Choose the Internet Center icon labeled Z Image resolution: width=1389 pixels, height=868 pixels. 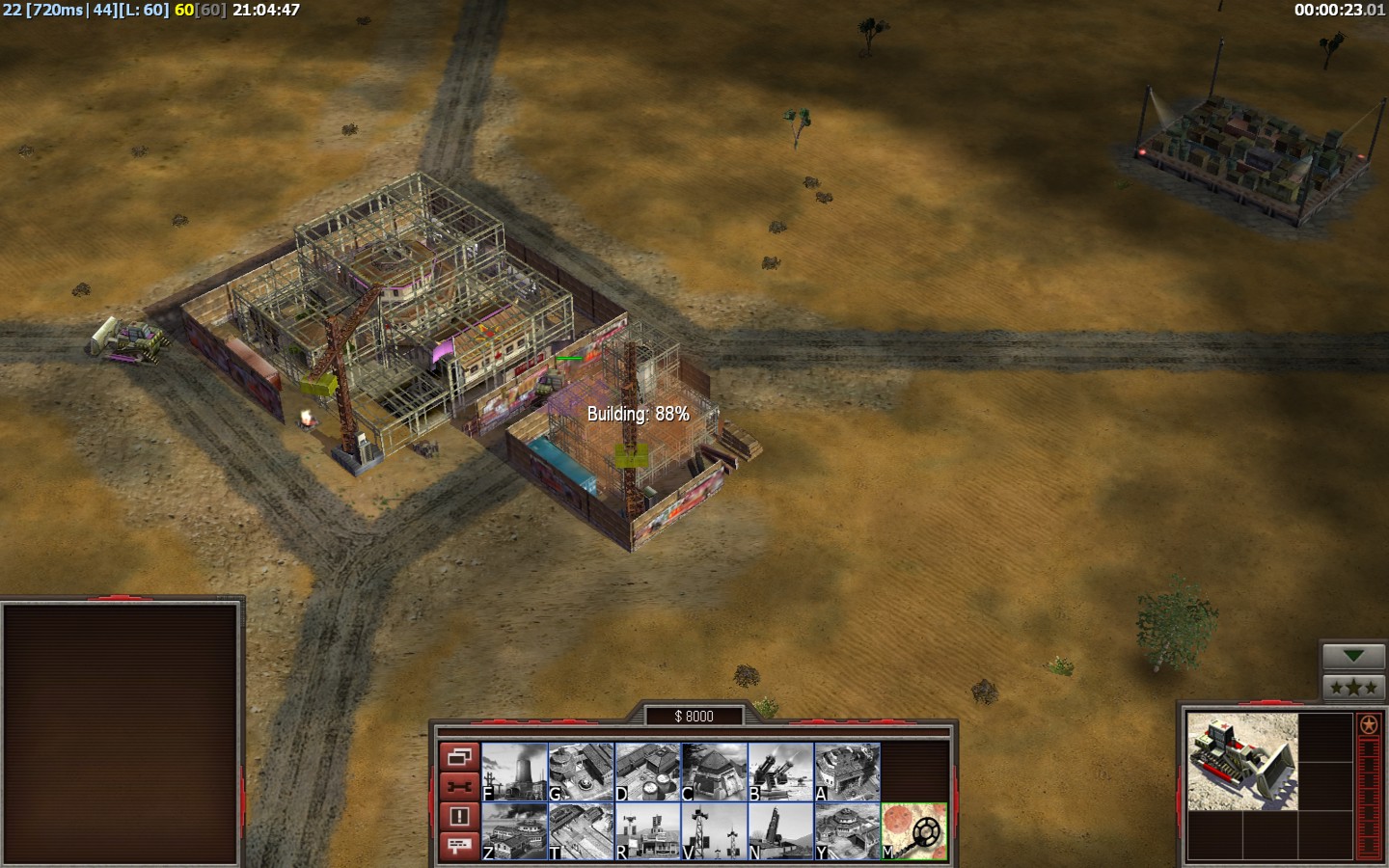[x=514, y=831]
